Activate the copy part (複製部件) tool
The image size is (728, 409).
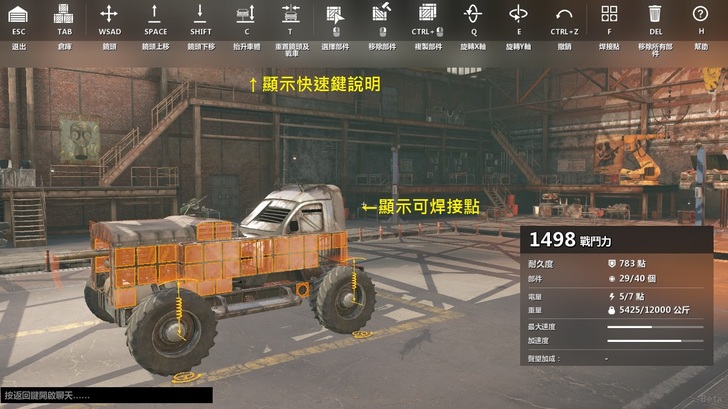427,14
